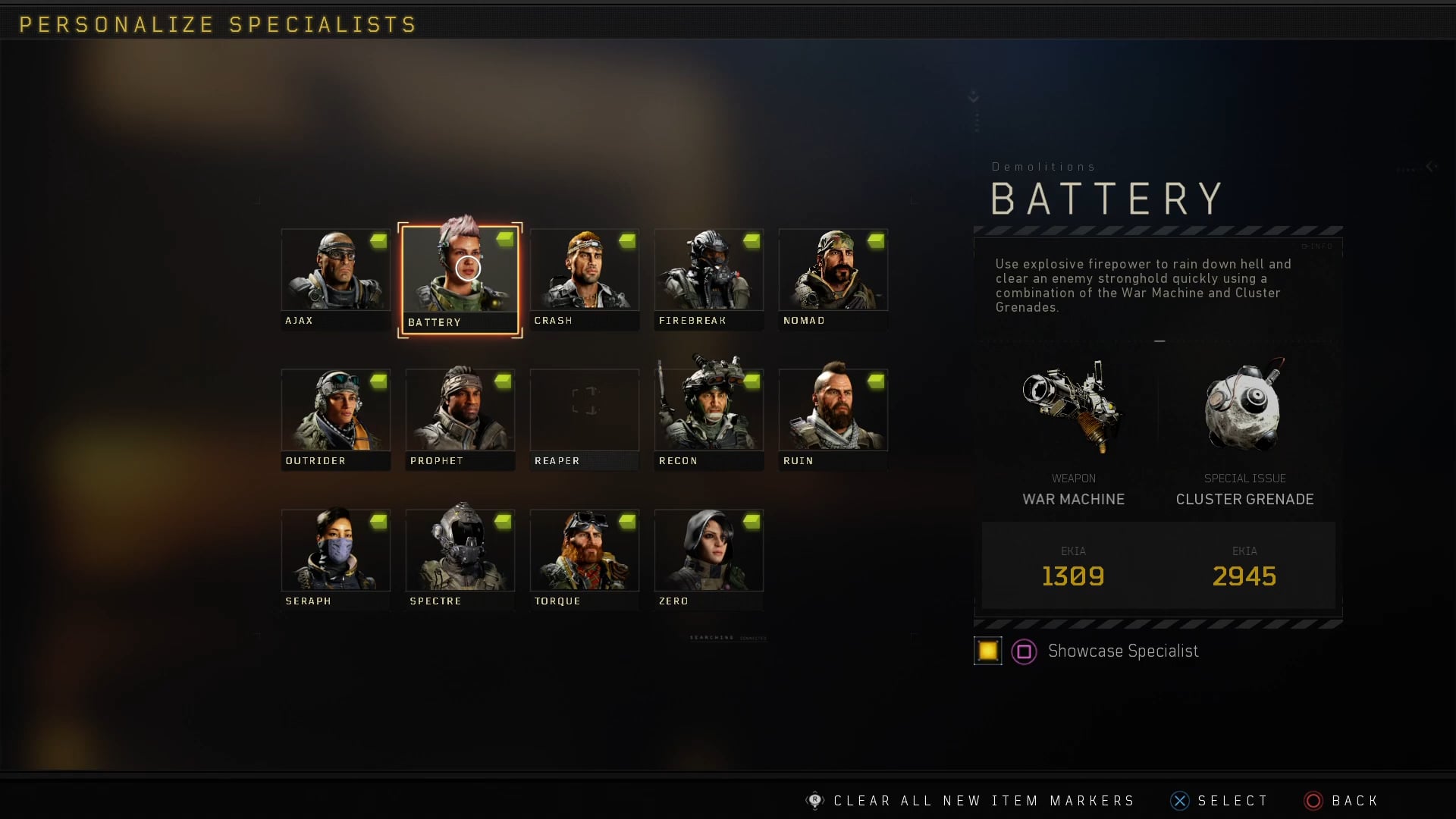
Task: Pick the Zero specialist tile
Action: click(x=708, y=558)
